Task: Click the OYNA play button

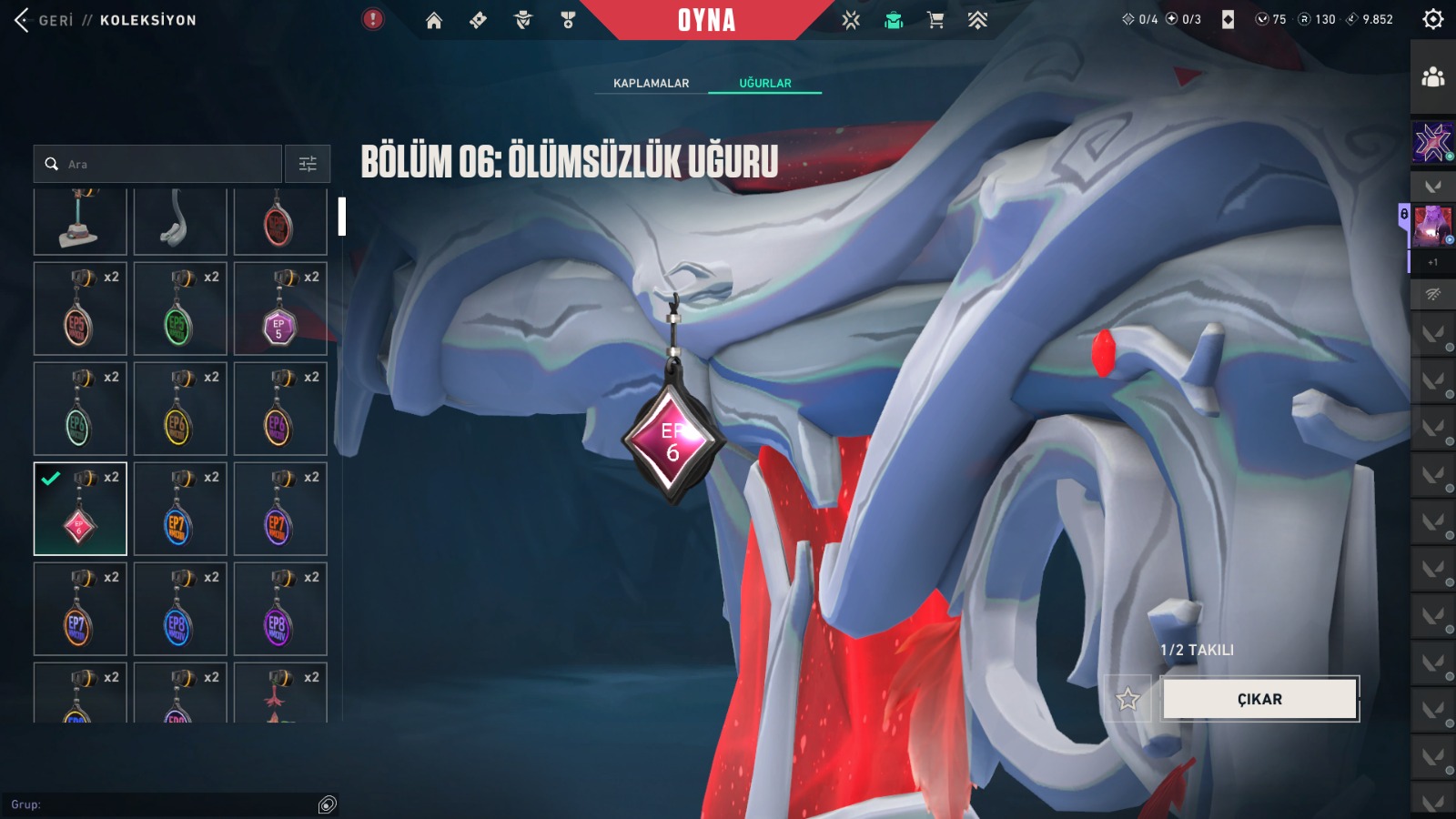Action: (706, 20)
